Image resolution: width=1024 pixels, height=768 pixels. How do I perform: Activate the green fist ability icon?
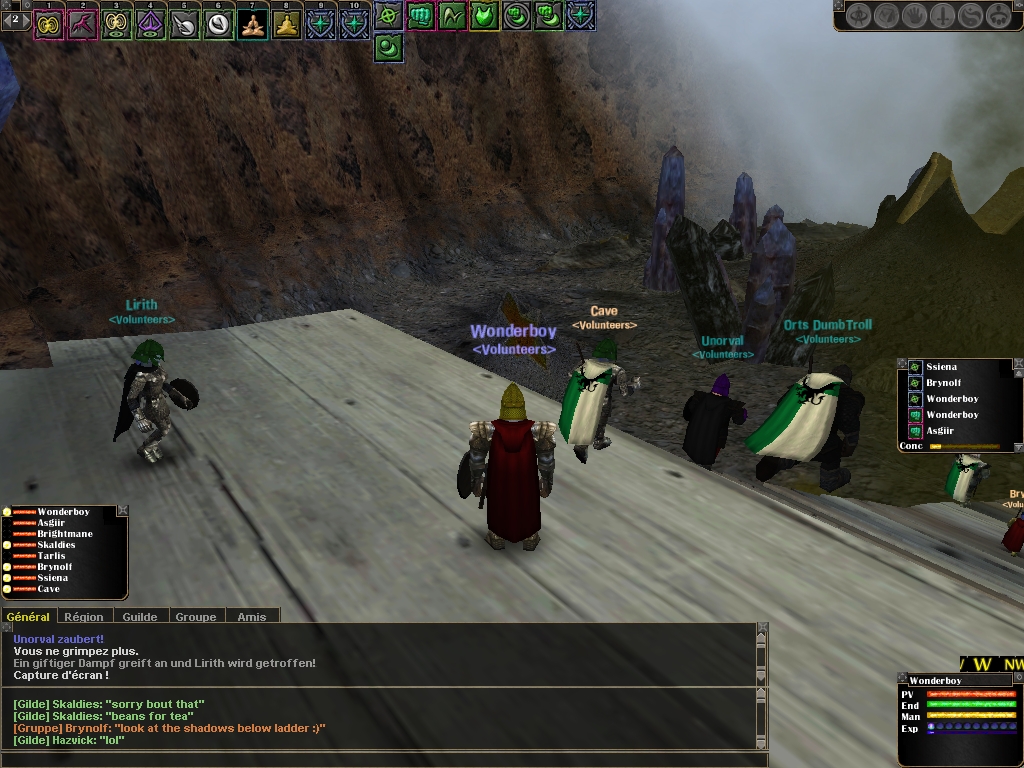(421, 16)
